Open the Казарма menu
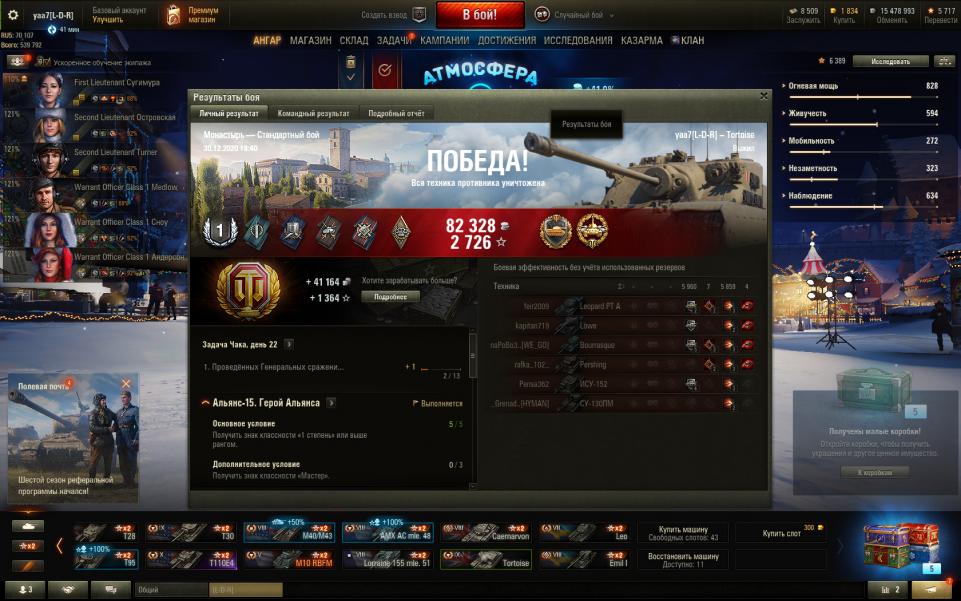The width and height of the screenshot is (961, 601). coord(641,41)
